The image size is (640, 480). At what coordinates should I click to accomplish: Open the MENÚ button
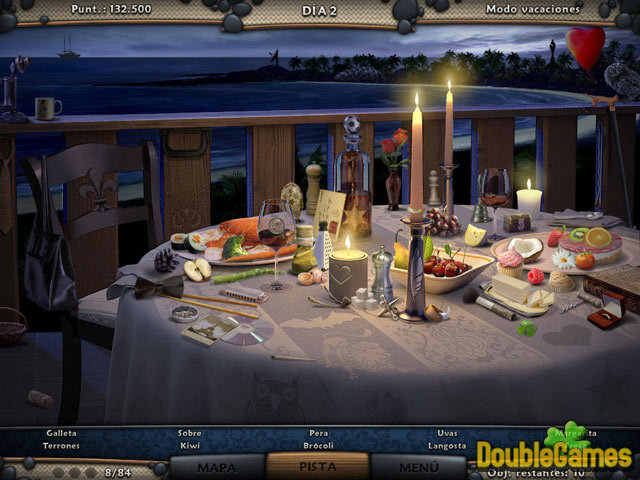point(418,467)
